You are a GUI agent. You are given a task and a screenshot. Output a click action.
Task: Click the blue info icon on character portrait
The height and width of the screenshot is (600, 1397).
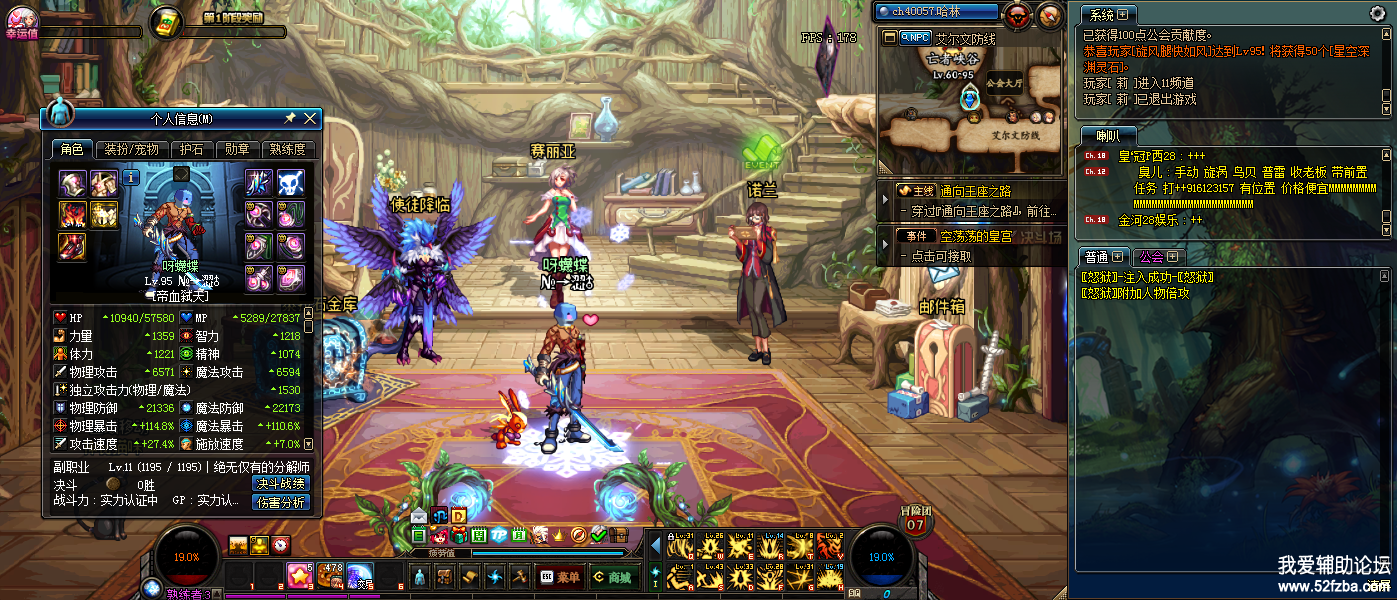point(131,180)
